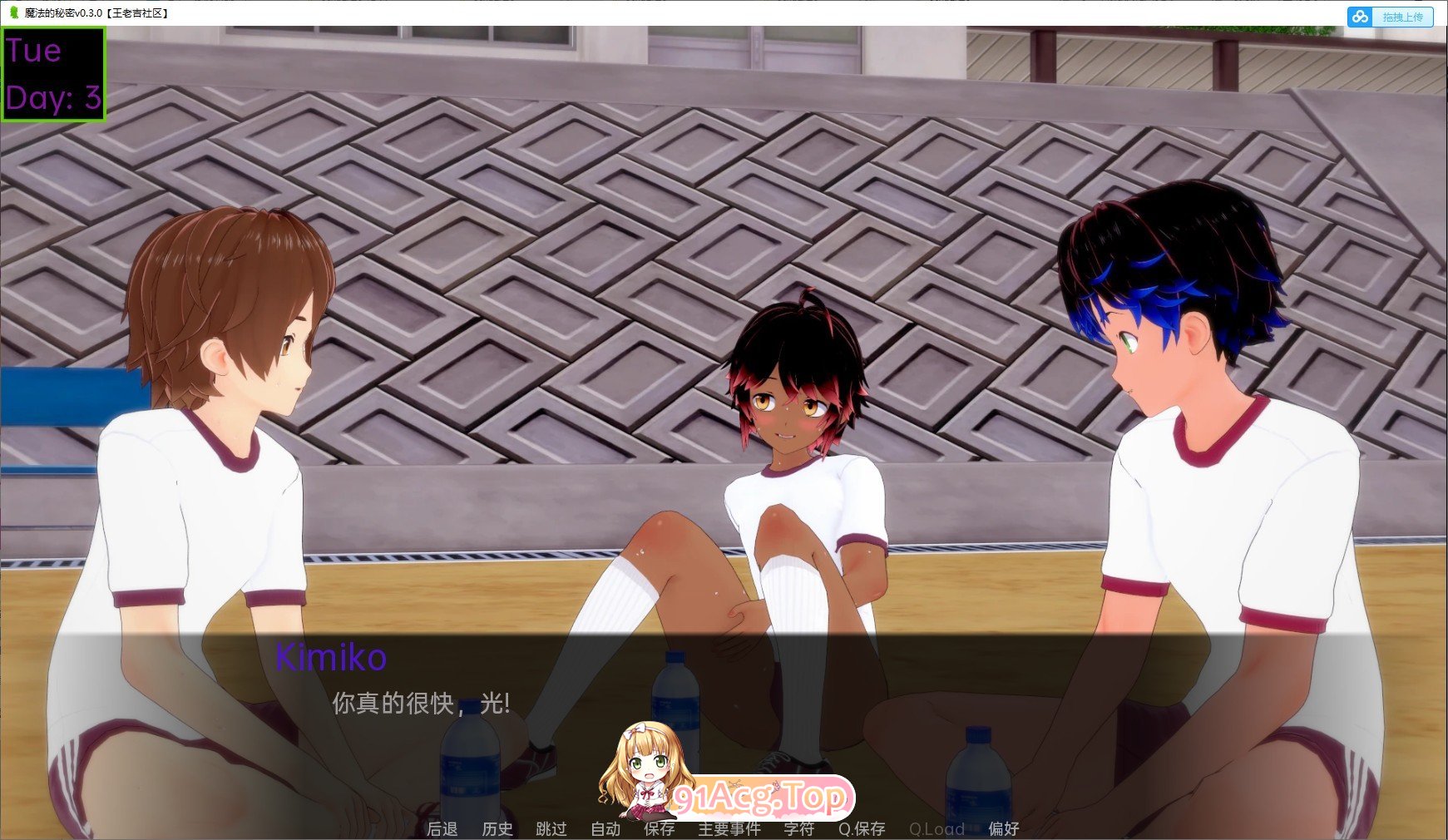Open 主要事件 main events screen

click(x=729, y=828)
